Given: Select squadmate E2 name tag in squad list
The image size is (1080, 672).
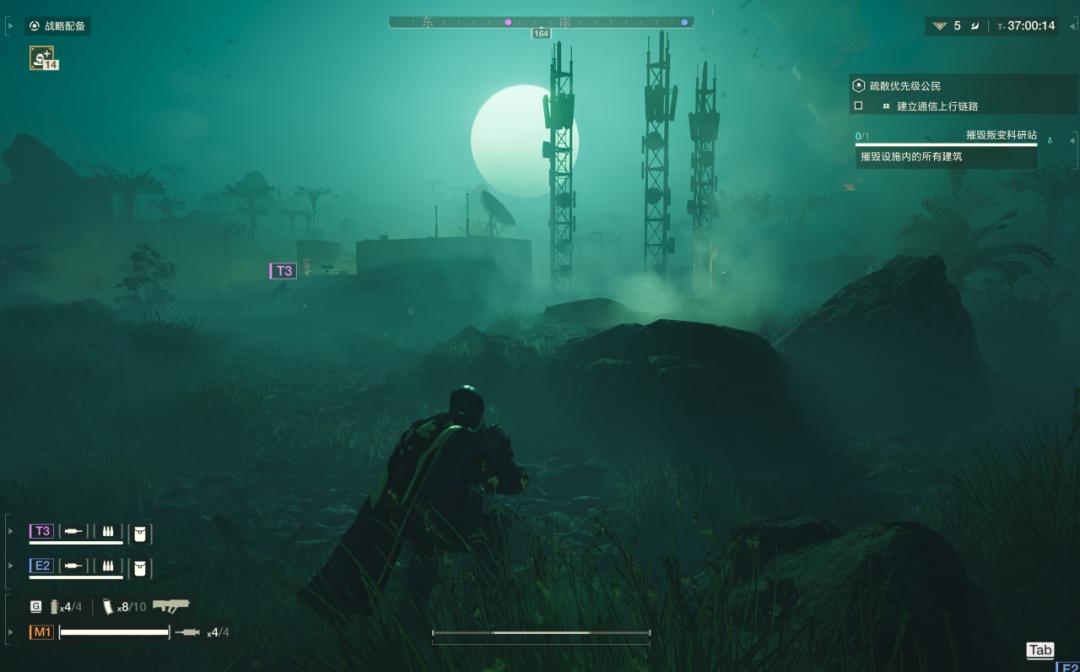Looking at the screenshot, I should (42, 565).
